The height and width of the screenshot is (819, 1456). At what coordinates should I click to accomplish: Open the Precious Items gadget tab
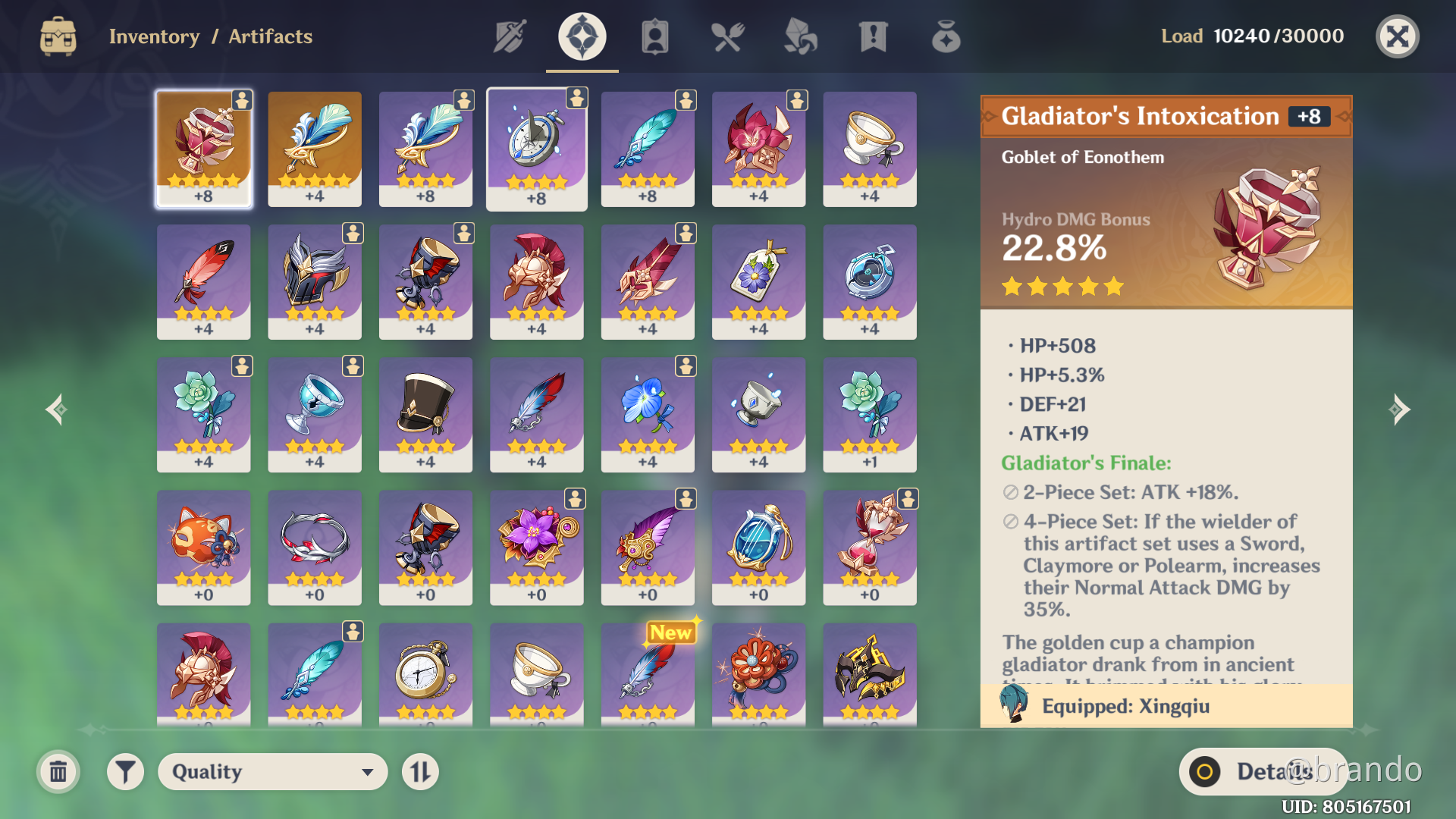[x=946, y=36]
